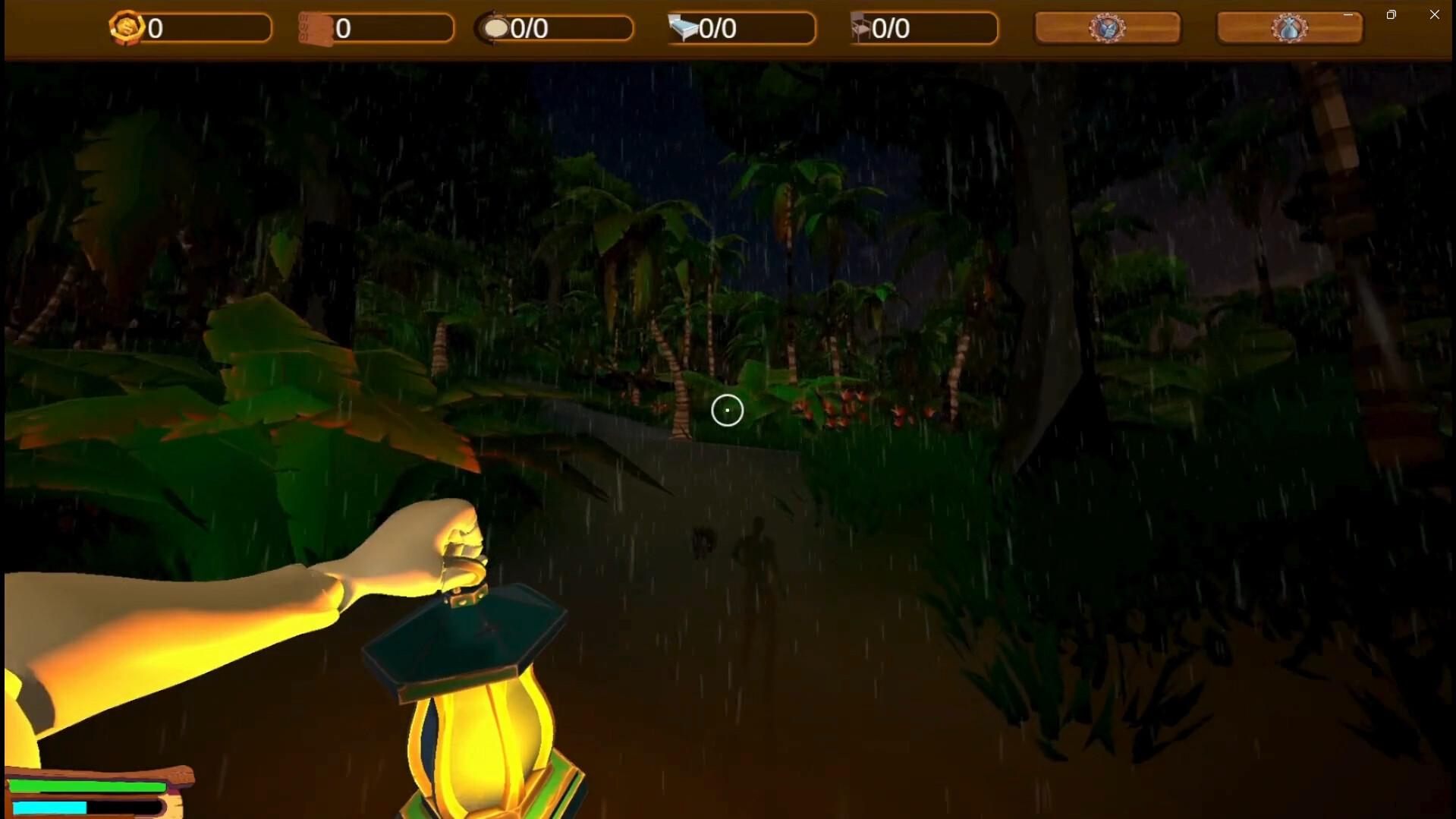Restore down the game window
This screenshot has width=1456, height=819.
coord(1391,14)
